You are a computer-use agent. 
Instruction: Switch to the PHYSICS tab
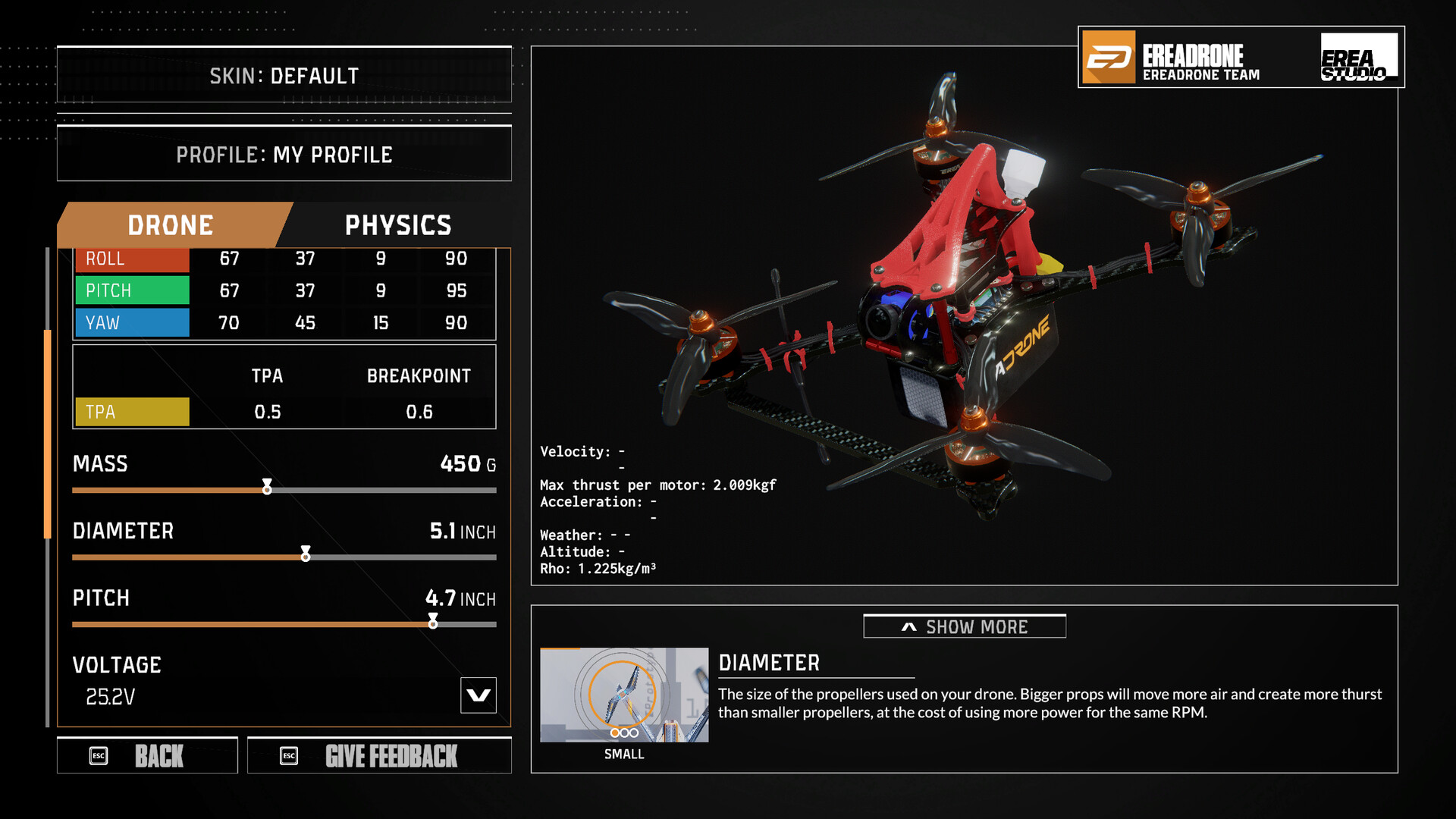(397, 224)
